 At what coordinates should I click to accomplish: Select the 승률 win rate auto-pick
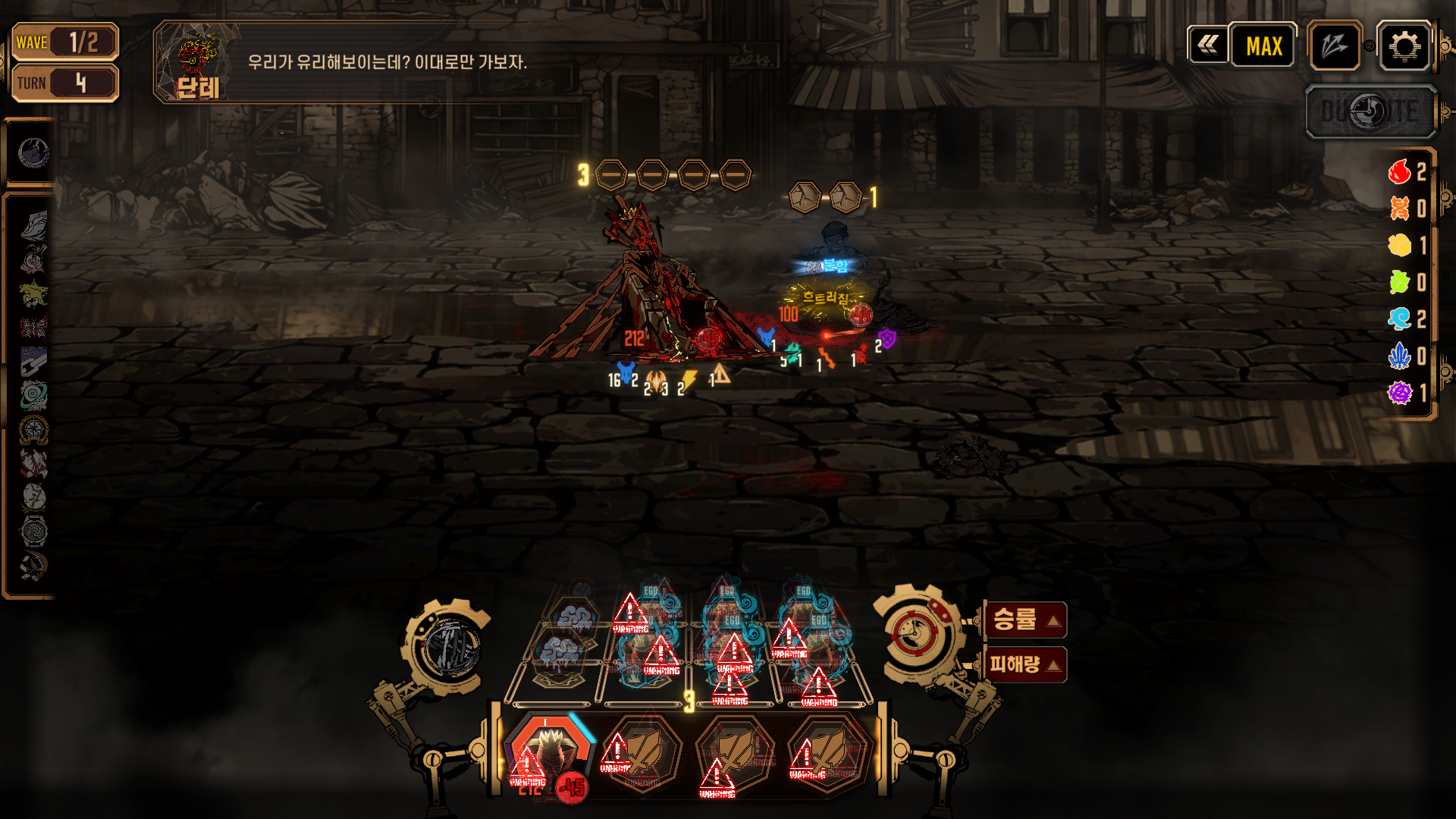tap(1025, 620)
